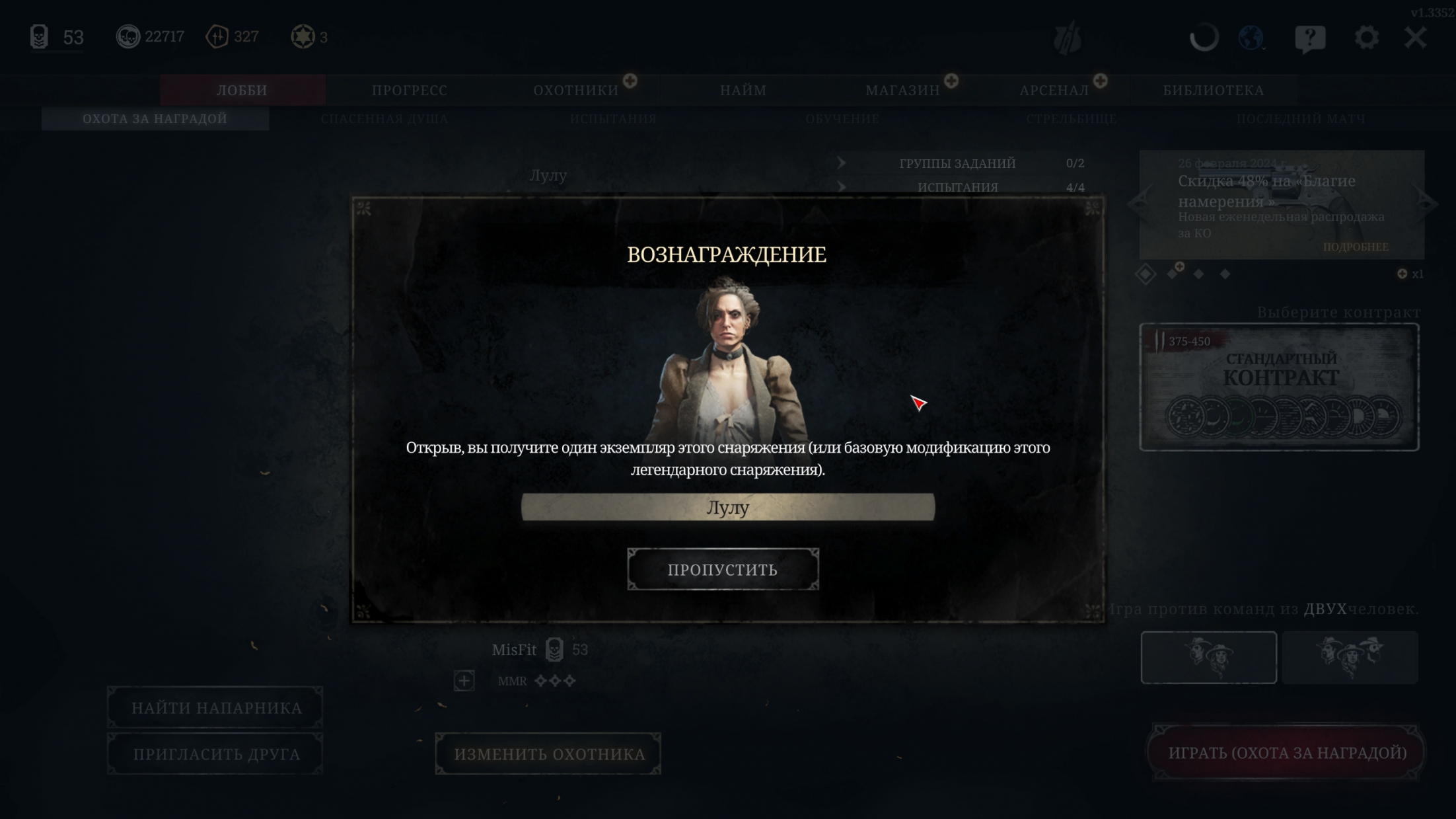Close the game with the X icon
Image resolution: width=1456 pixels, height=819 pixels.
coord(1415,38)
